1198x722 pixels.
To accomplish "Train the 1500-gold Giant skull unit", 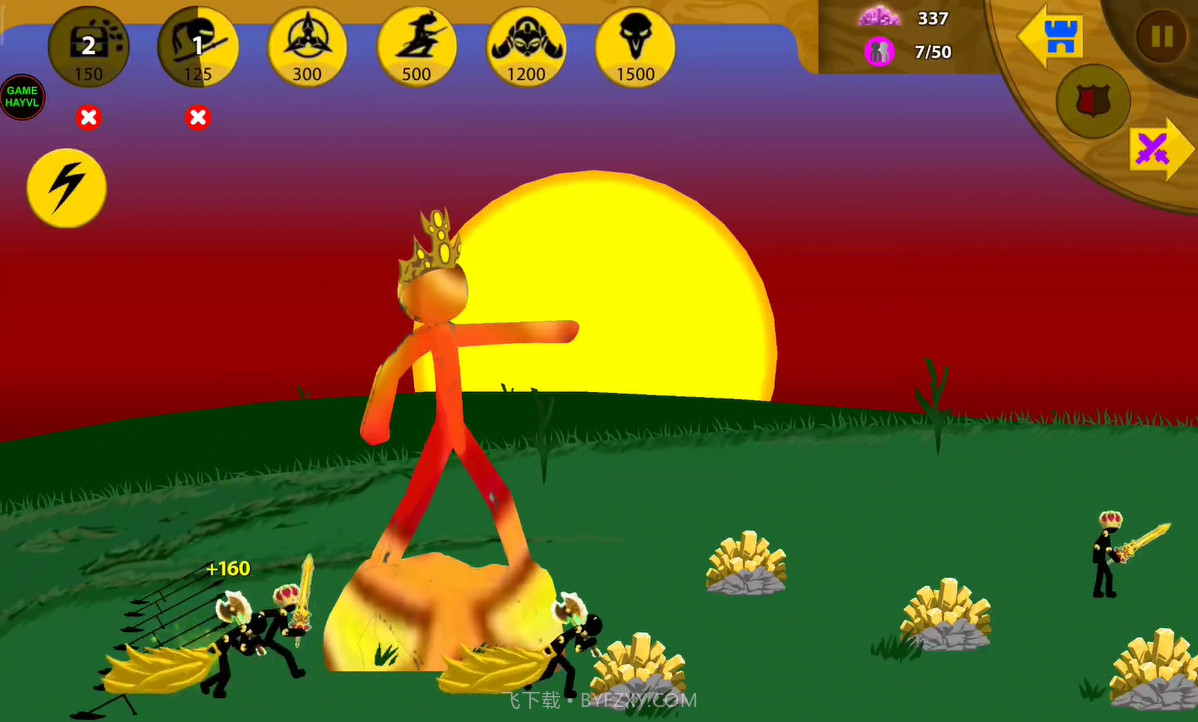I will (635, 48).
